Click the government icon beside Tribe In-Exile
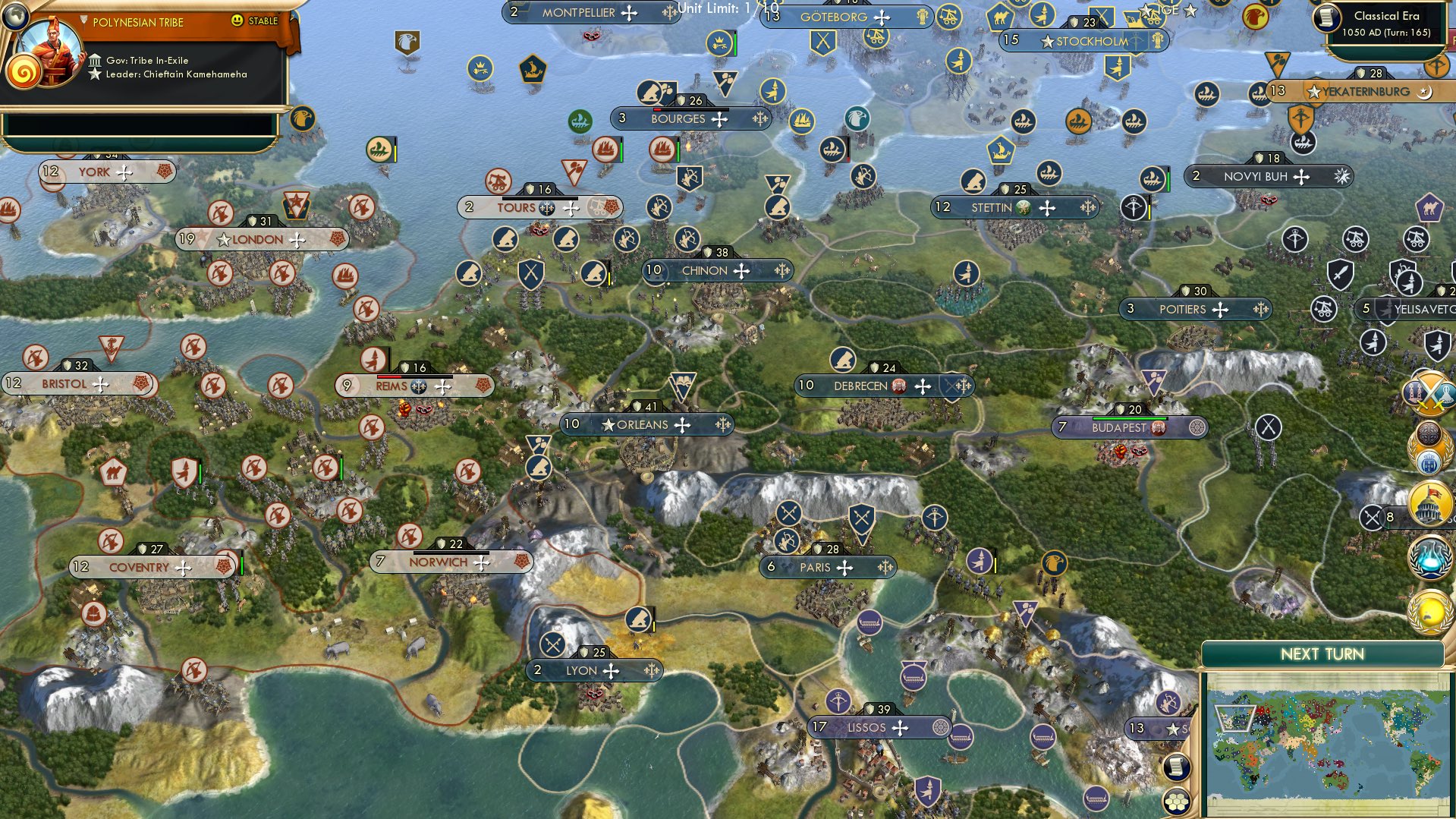This screenshot has height=819, width=1456. click(96, 62)
